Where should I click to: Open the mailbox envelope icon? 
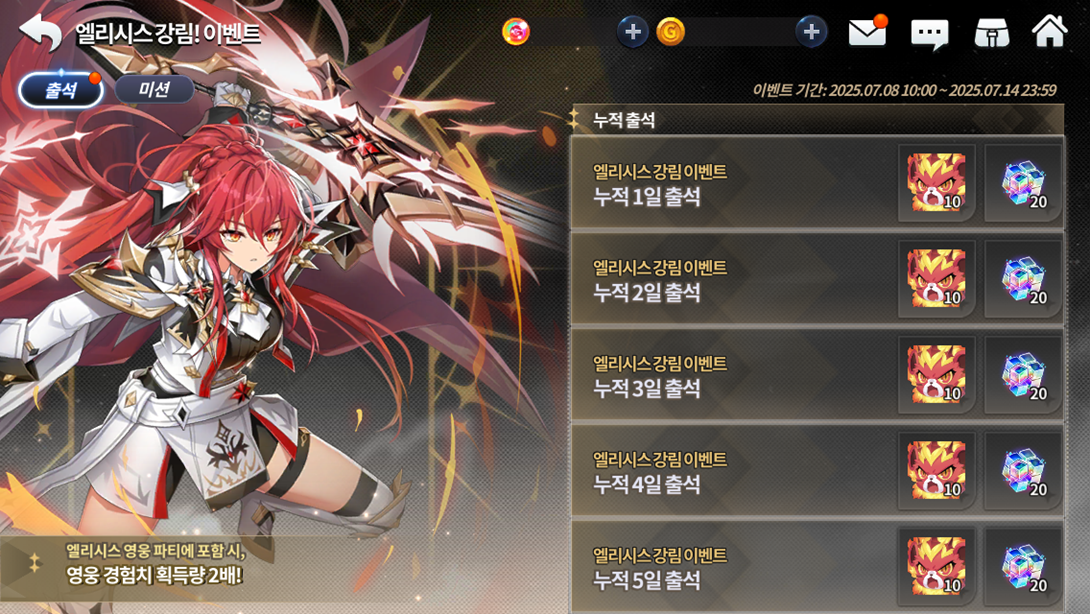[867, 33]
